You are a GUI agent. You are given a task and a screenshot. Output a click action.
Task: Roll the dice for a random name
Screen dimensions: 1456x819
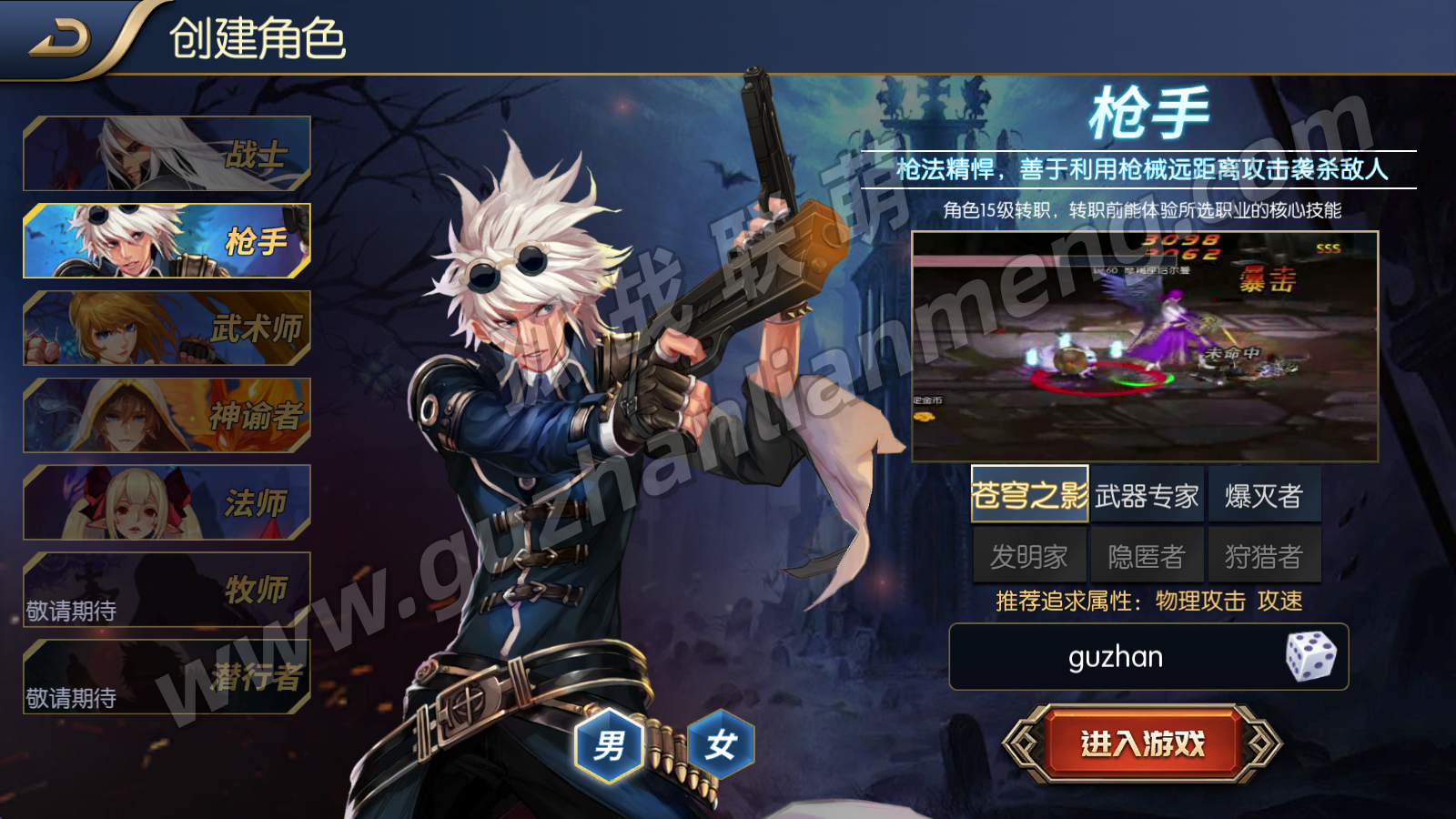1310,657
